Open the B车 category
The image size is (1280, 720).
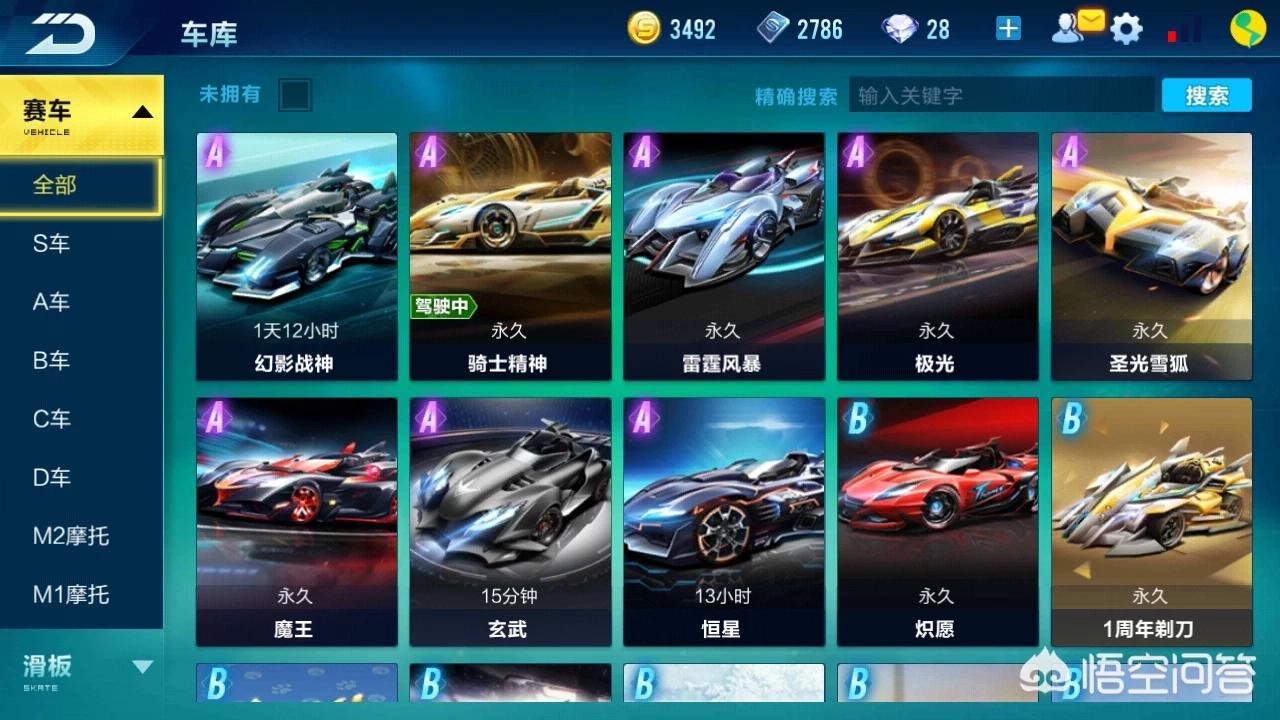(52, 360)
